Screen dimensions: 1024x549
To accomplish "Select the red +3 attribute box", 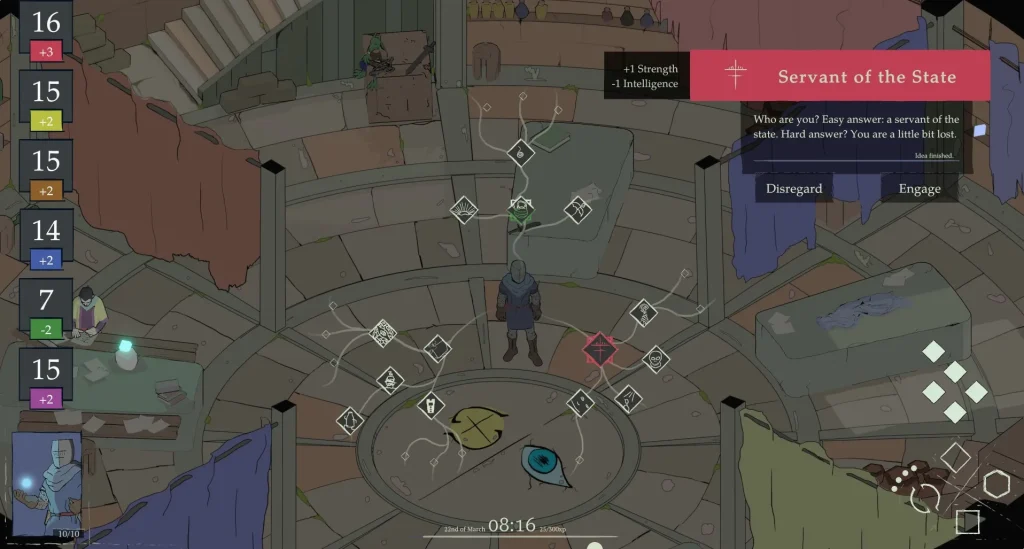I will 46,51.
